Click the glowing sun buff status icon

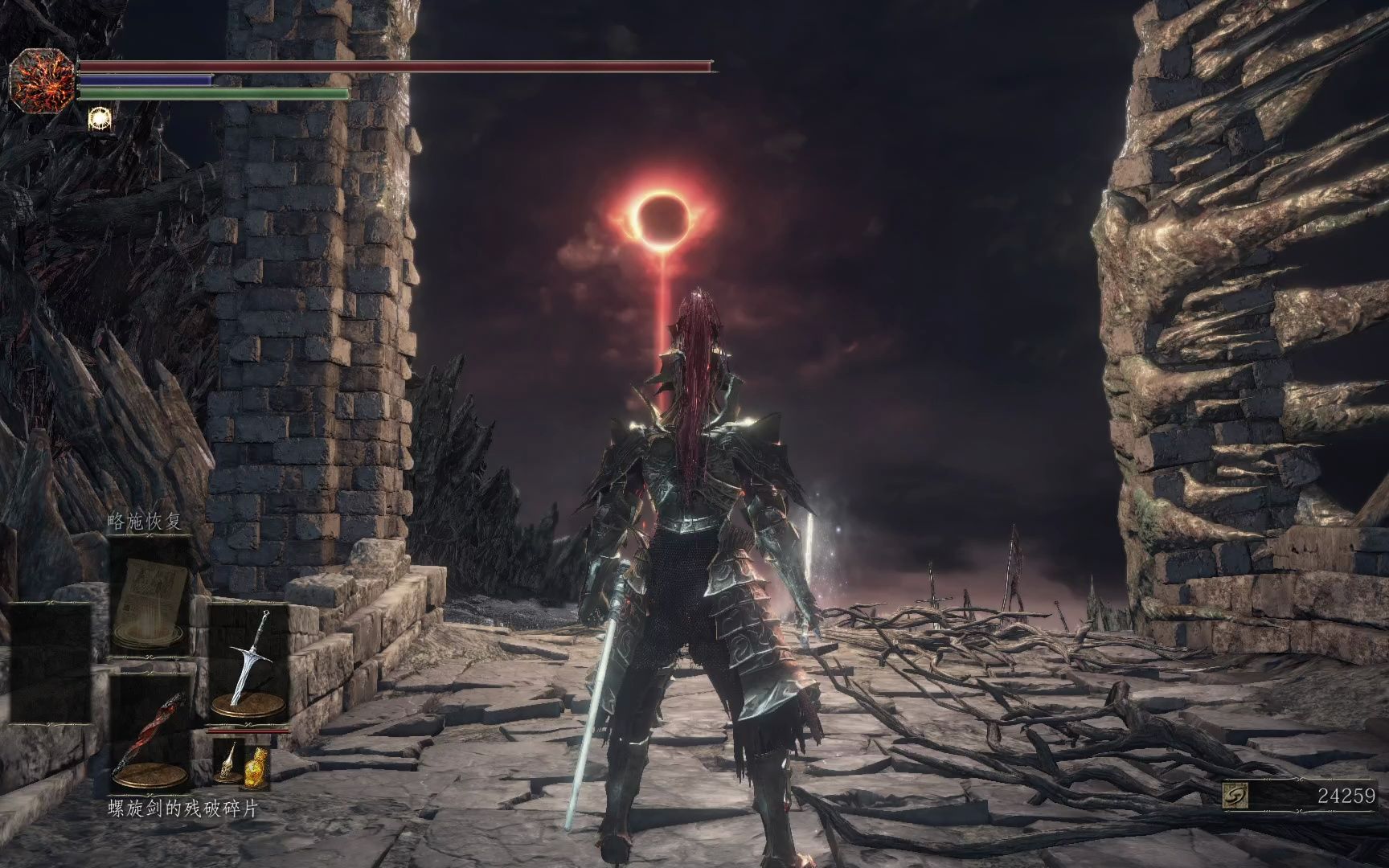point(100,118)
